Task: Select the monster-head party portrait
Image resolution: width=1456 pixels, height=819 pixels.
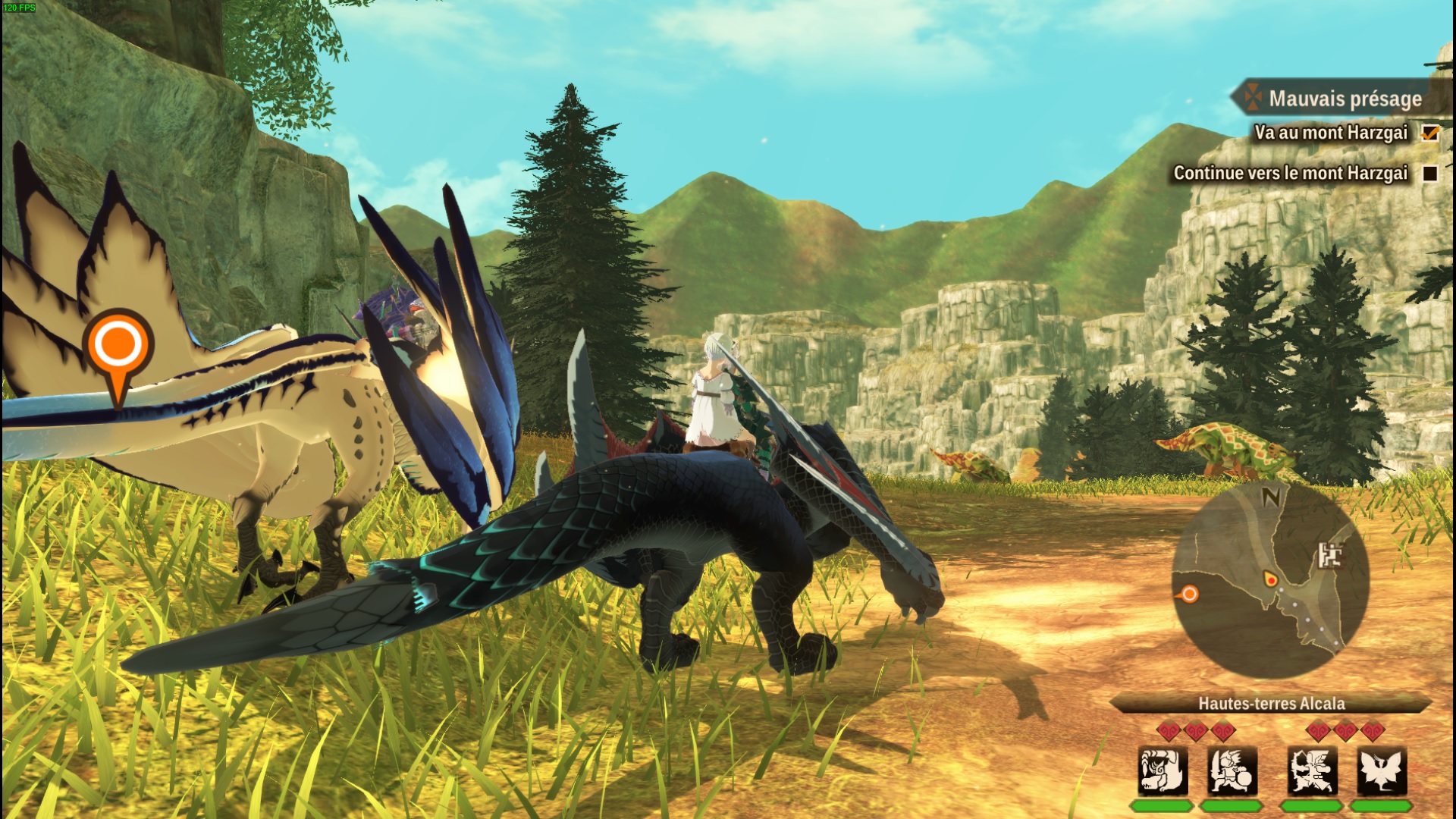Action: tap(1162, 770)
